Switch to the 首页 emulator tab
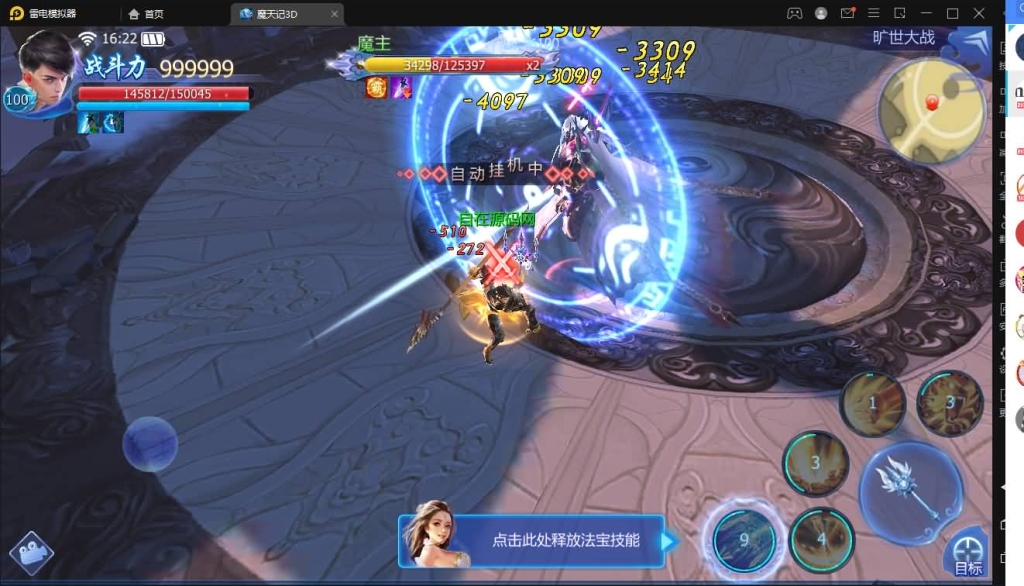1024x586 pixels. tap(146, 14)
